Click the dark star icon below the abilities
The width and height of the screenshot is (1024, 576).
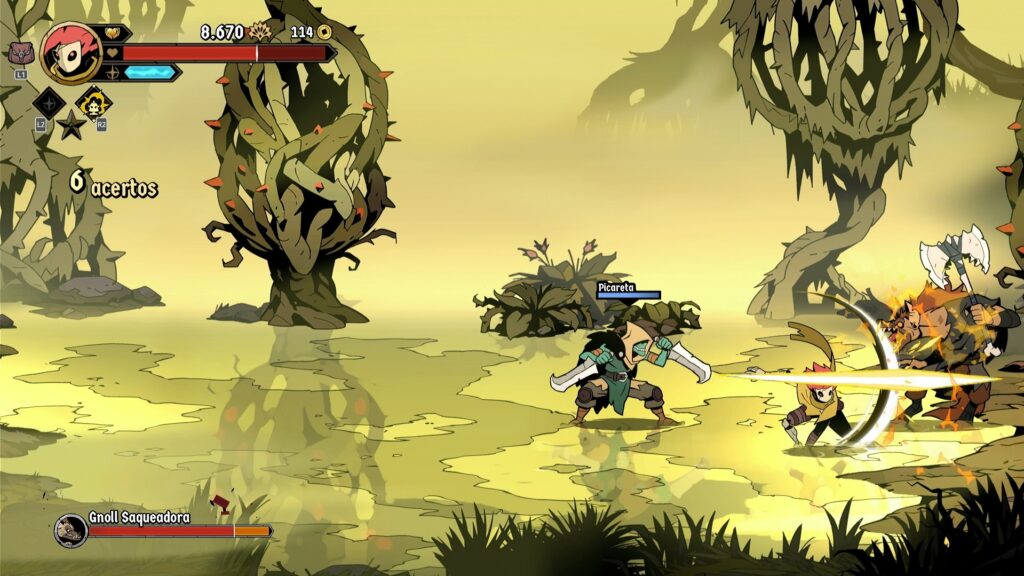tap(71, 125)
